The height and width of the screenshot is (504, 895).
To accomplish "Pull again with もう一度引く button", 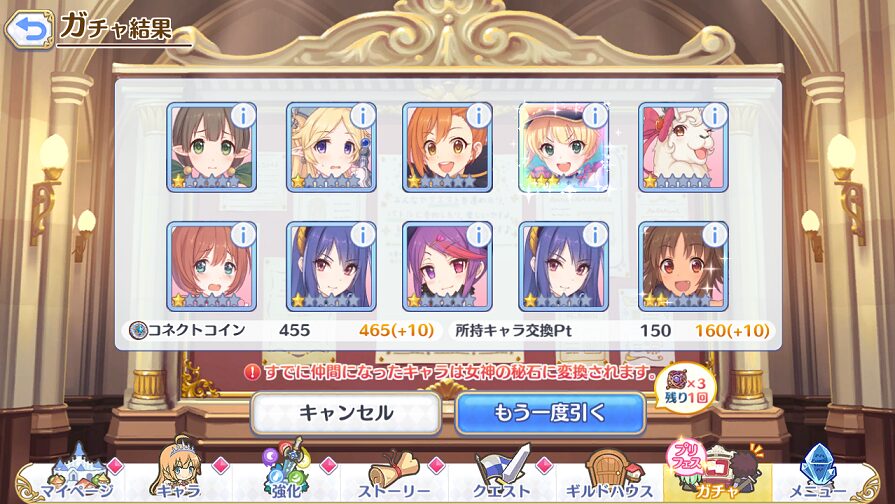I will pos(549,412).
